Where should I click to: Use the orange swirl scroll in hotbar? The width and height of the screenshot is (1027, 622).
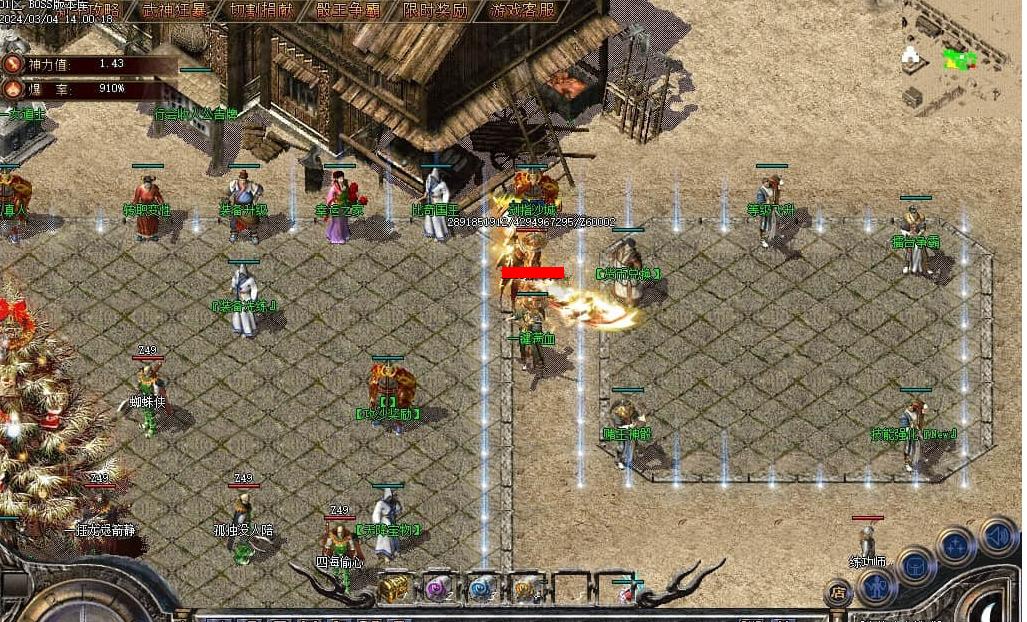(526, 588)
